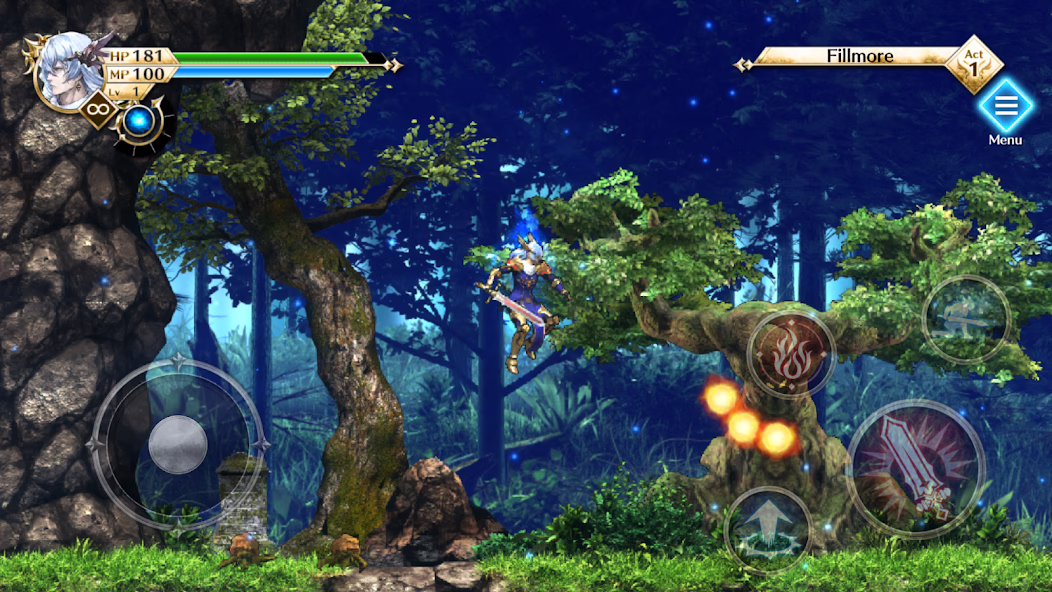Activate the crouching figure dodge button
The height and width of the screenshot is (592, 1052).
[x=965, y=319]
